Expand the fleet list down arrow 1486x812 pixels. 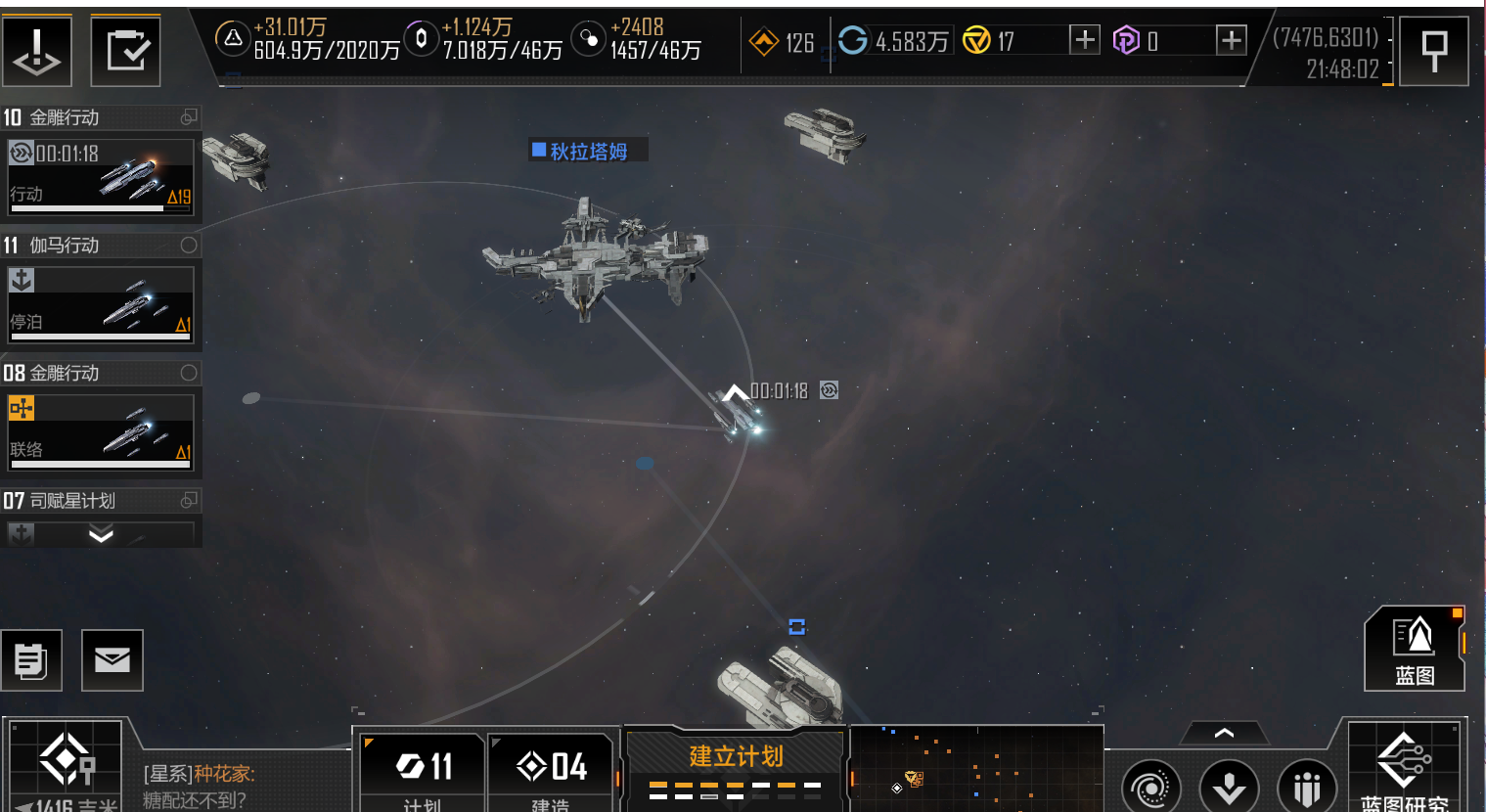point(101,534)
